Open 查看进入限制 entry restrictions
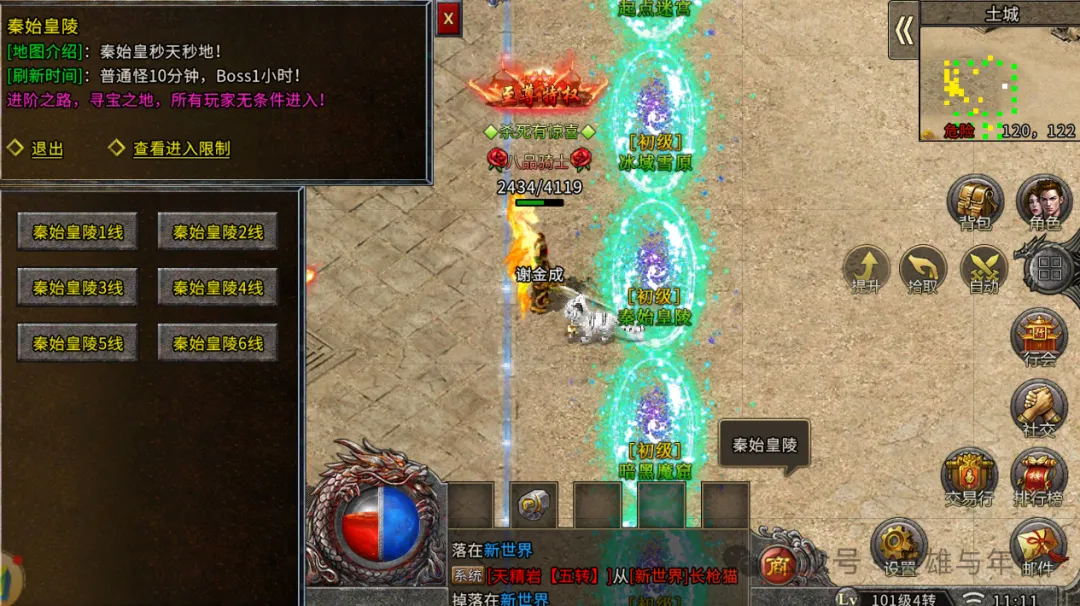This screenshot has width=1080, height=606. [x=181, y=149]
